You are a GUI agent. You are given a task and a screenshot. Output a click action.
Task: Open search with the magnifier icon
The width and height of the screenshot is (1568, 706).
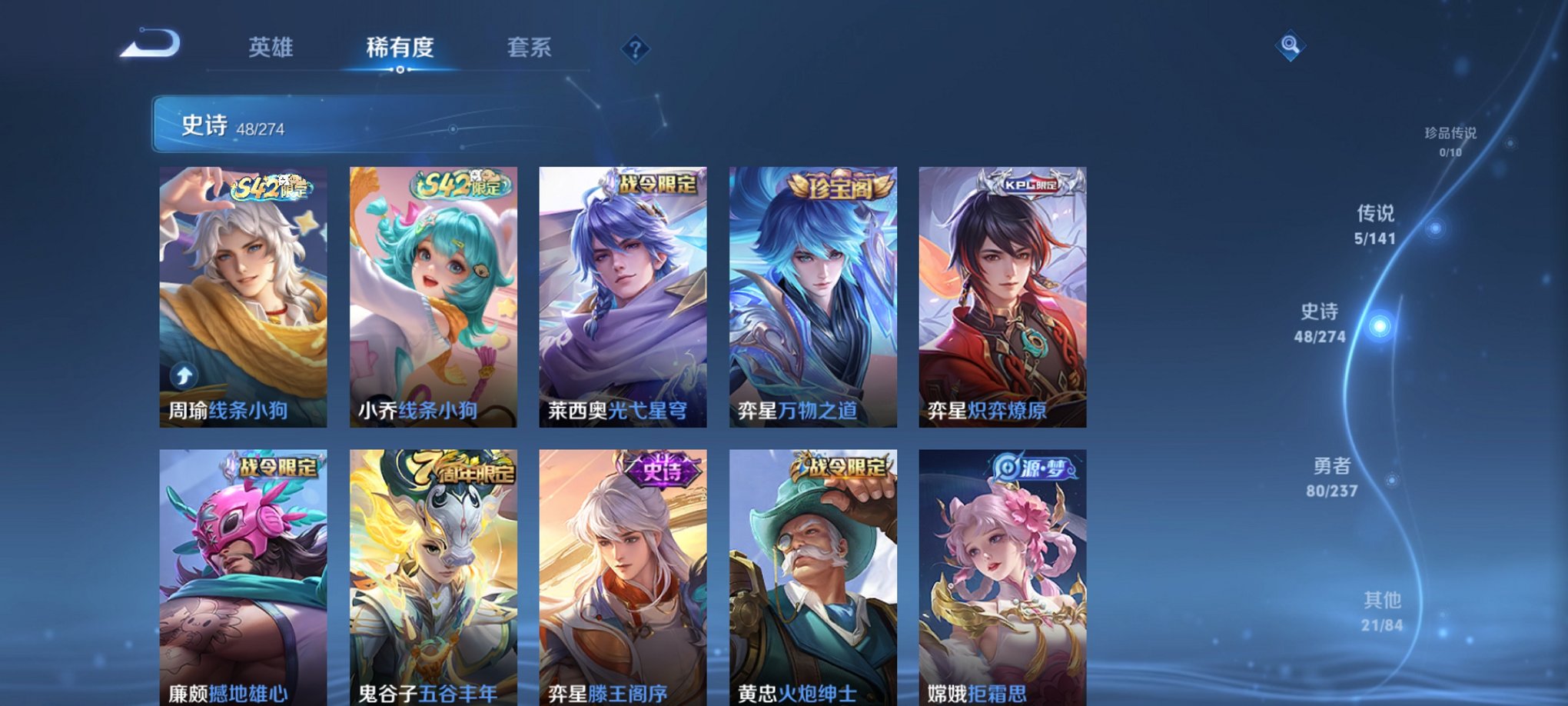click(x=1291, y=45)
